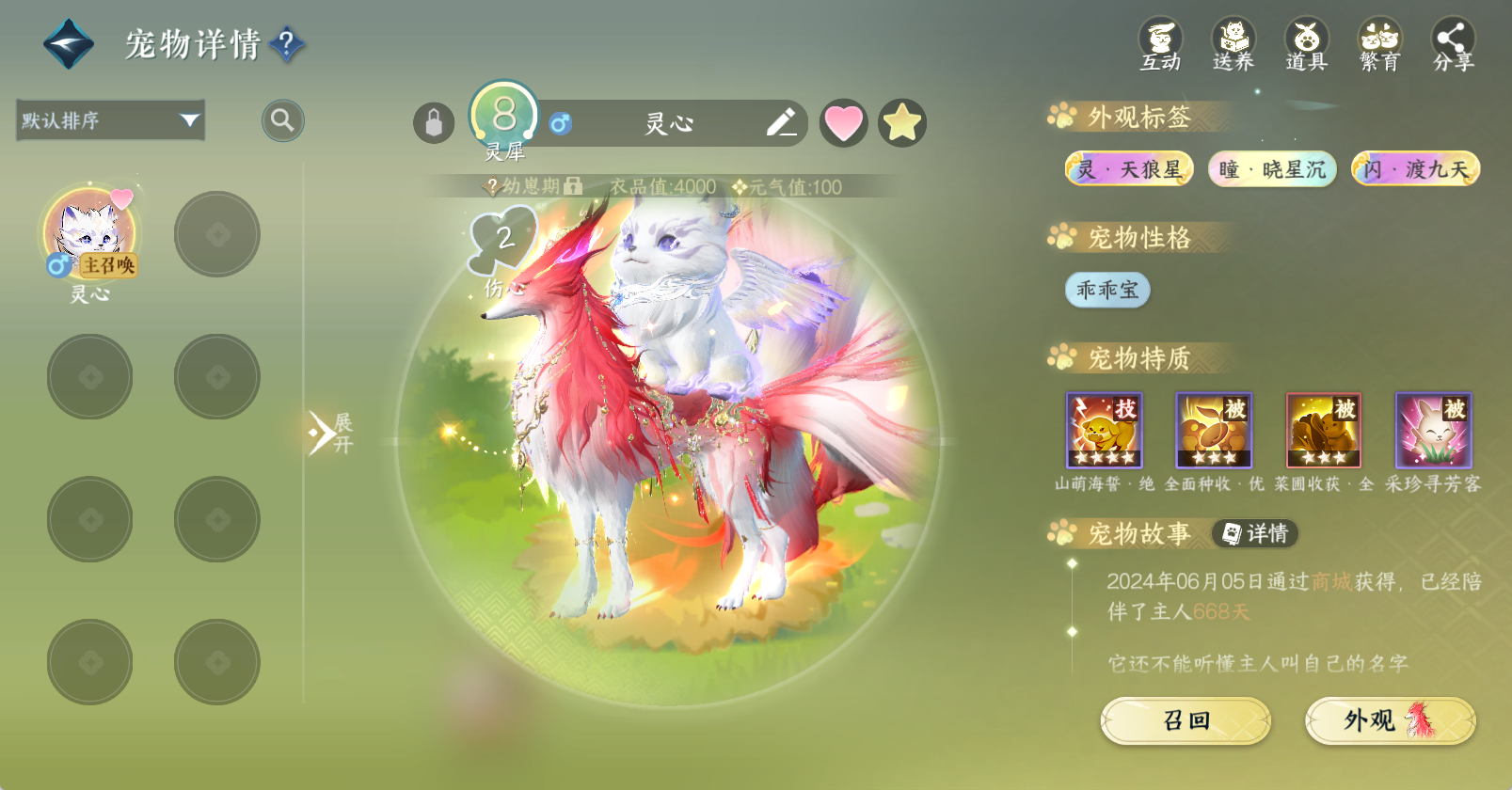Open the pet details help question mark
Viewport: 1512px width, 790px height.
[287, 43]
